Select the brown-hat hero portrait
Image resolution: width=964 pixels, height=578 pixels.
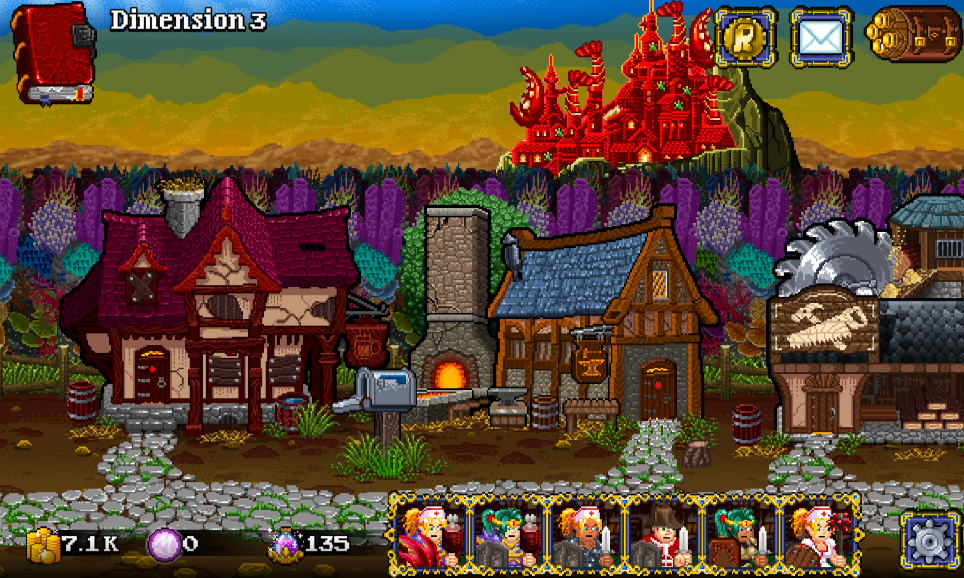coord(663,536)
